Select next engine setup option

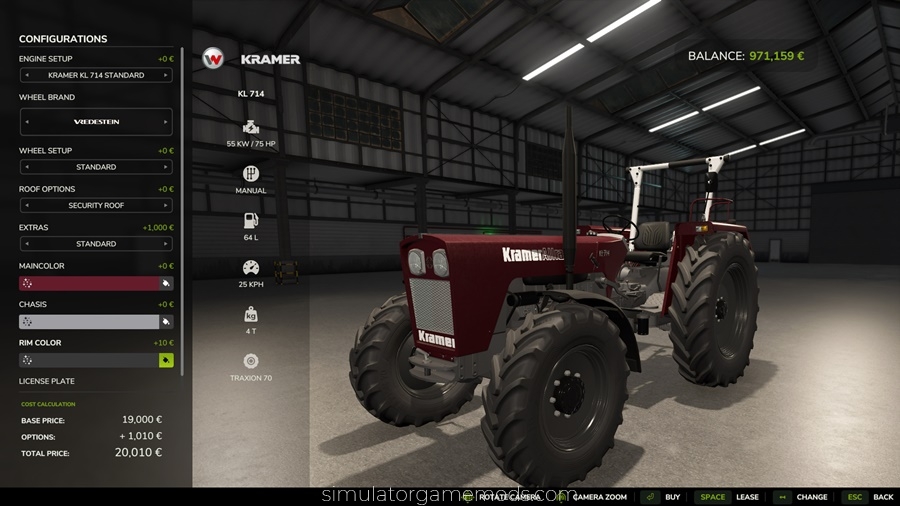tap(166, 75)
